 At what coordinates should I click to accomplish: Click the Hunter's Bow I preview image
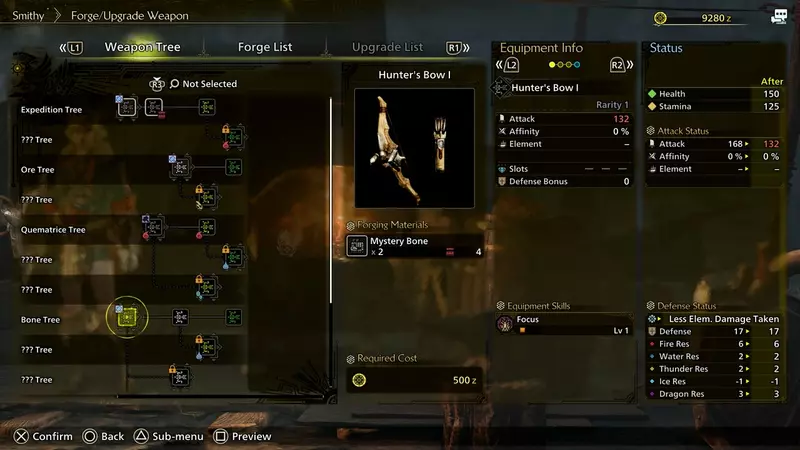pyautogui.click(x=414, y=147)
